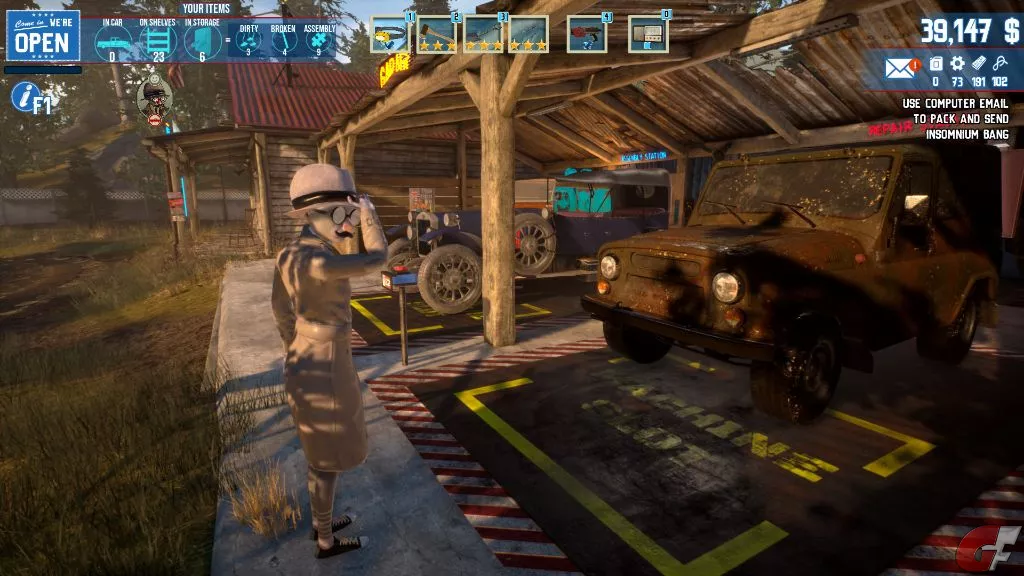Select the hammer in tool slot 2
The width and height of the screenshot is (1024, 576).
click(437, 34)
